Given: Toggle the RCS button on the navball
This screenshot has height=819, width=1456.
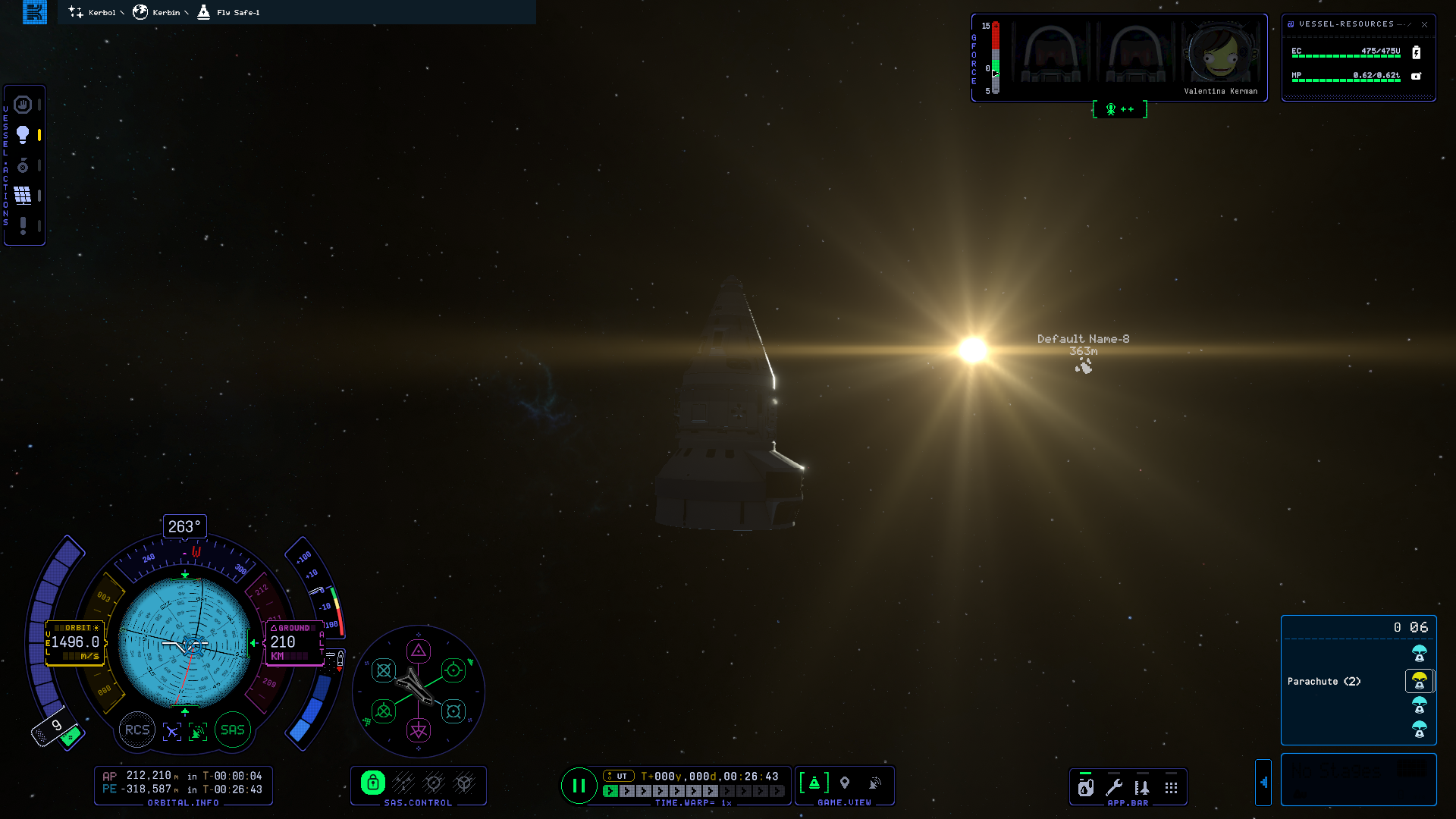Looking at the screenshot, I should 137,730.
